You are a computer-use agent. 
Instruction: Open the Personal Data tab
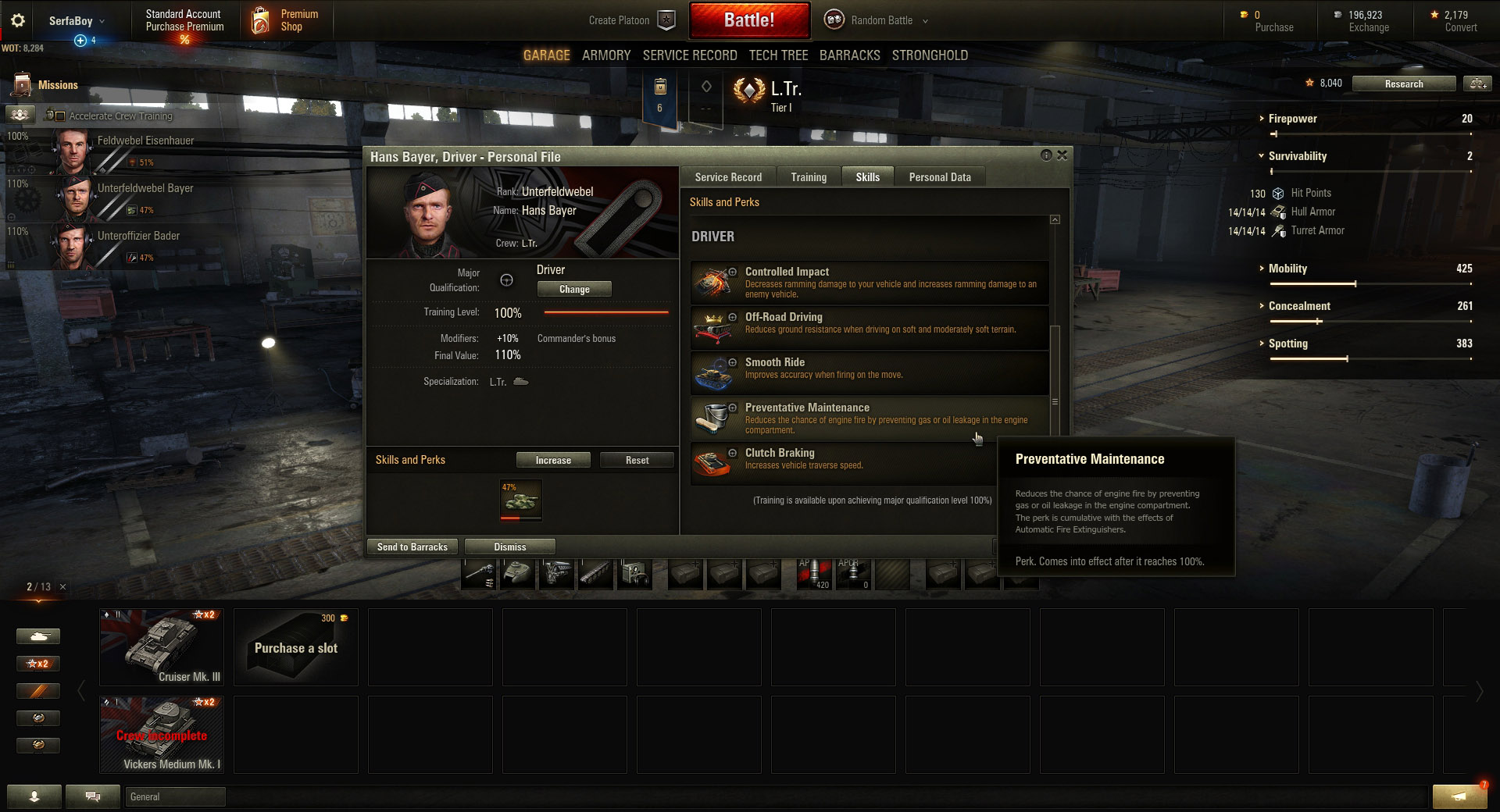click(939, 177)
